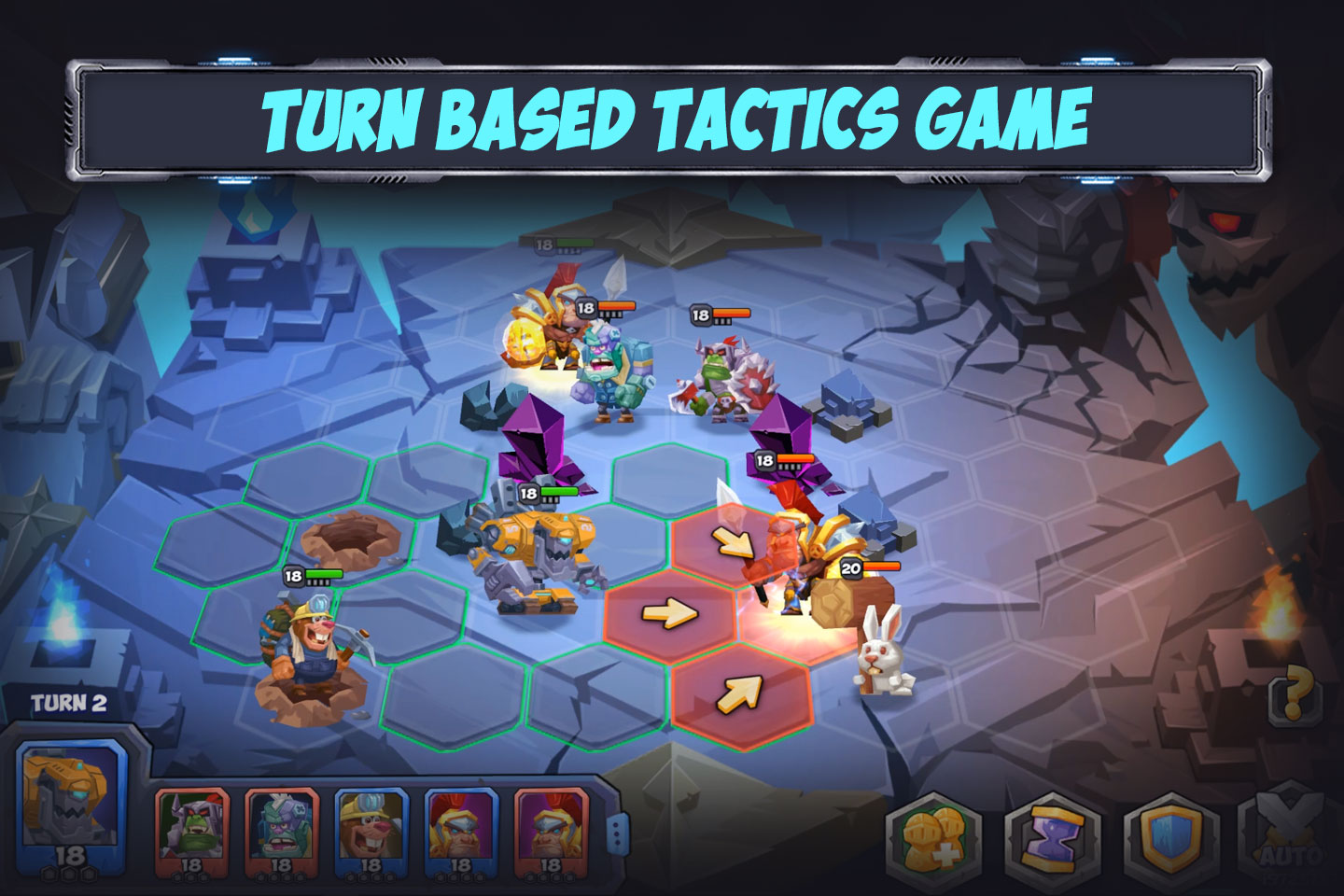The height and width of the screenshot is (896, 1344).
Task: Click the hourglass wait-turn icon
Action: pos(1053,835)
